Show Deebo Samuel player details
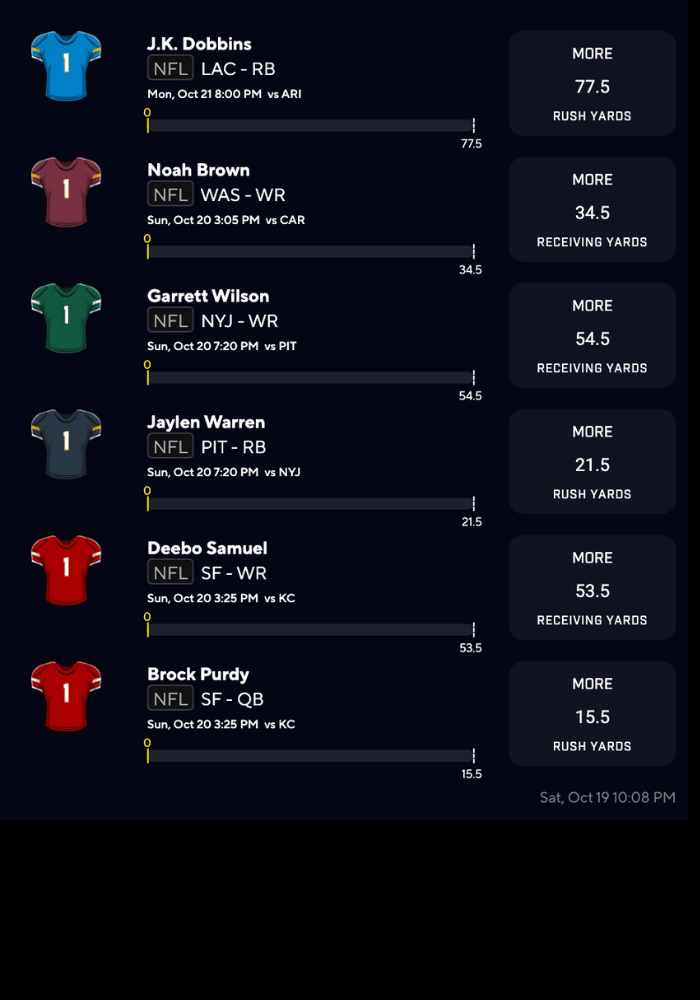Viewport: 700px width, 1000px height. [x=207, y=548]
